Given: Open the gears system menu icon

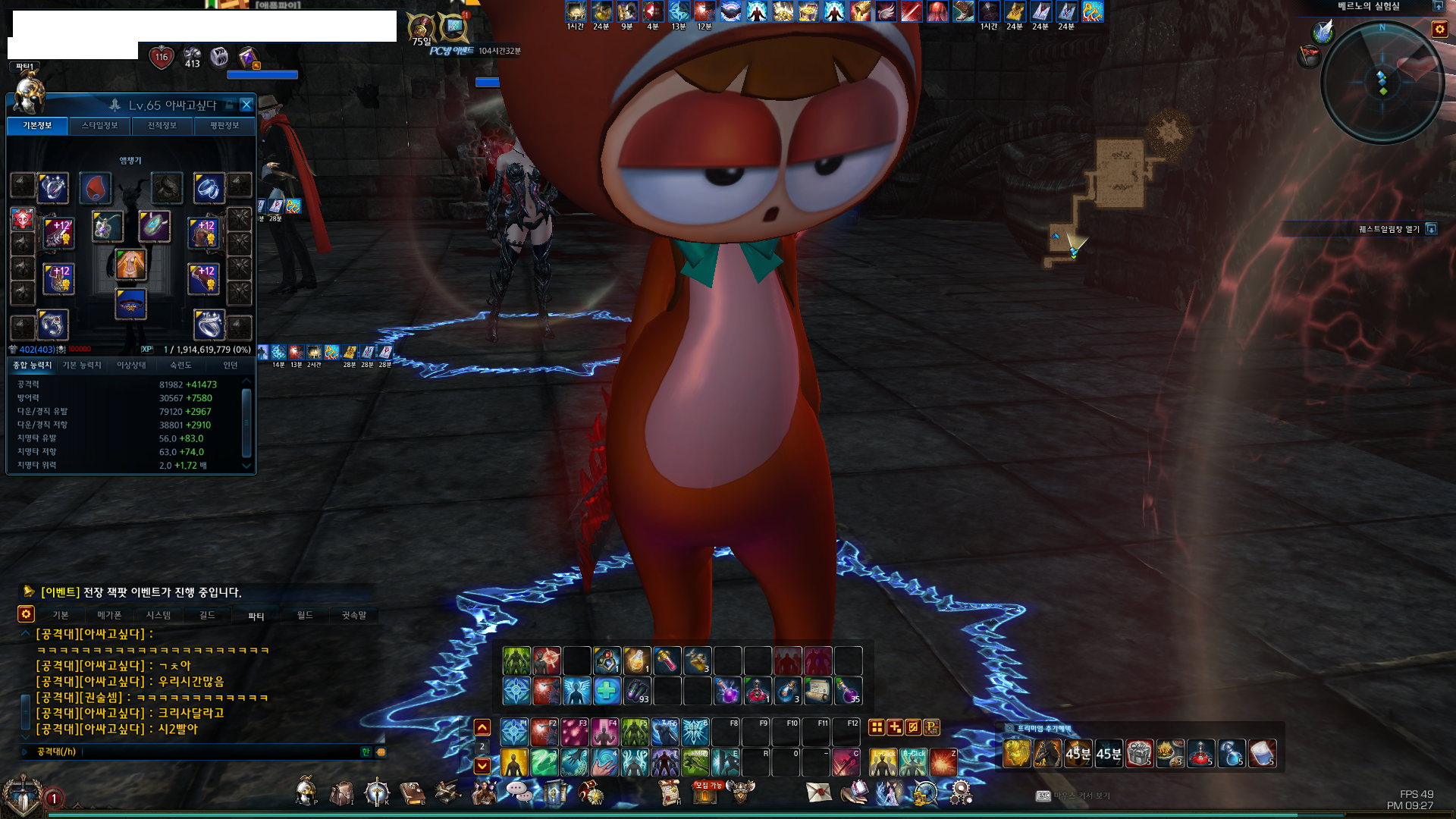Looking at the screenshot, I should coord(961,792).
